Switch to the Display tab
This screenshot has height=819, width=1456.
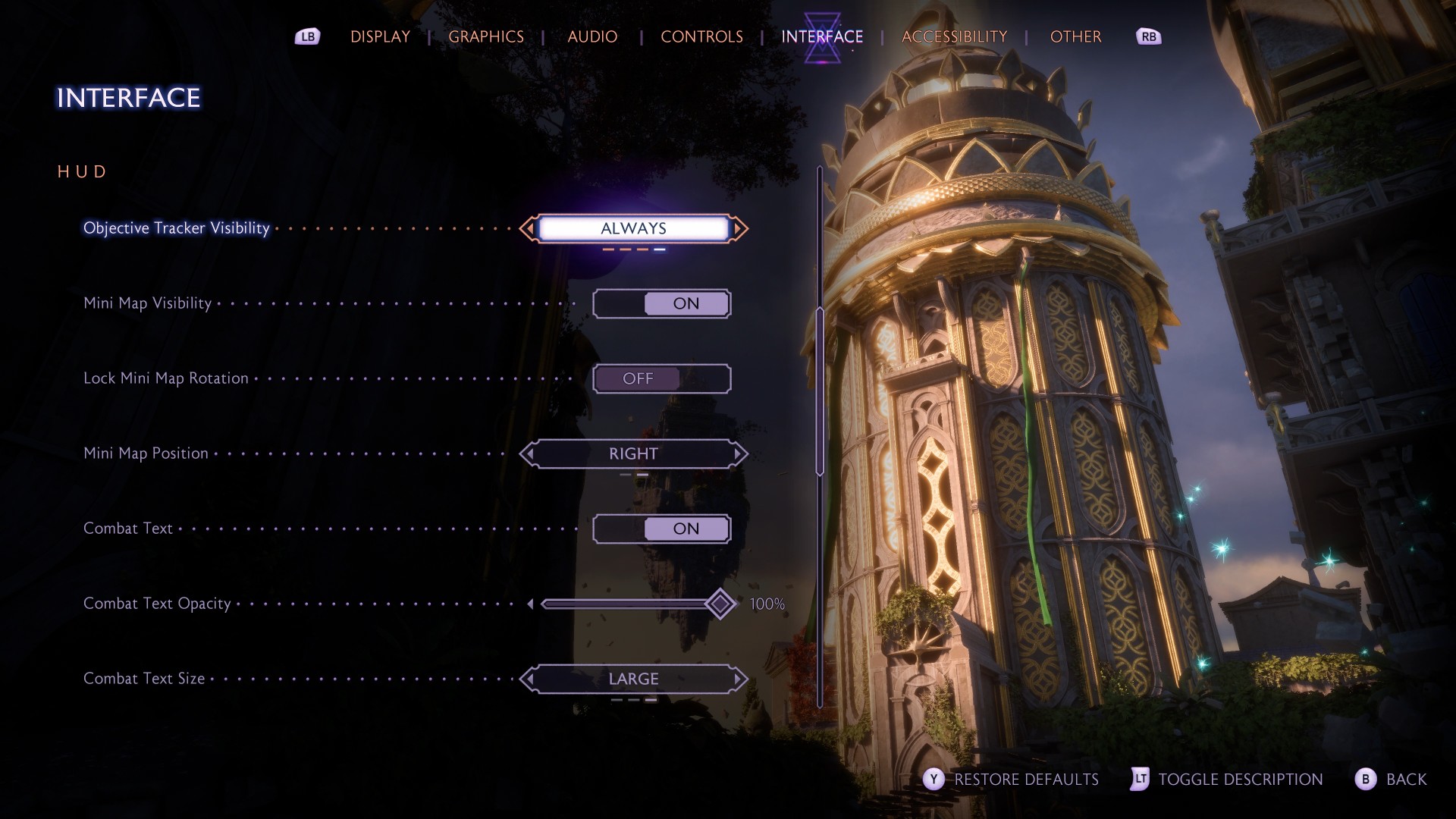pyautogui.click(x=380, y=36)
